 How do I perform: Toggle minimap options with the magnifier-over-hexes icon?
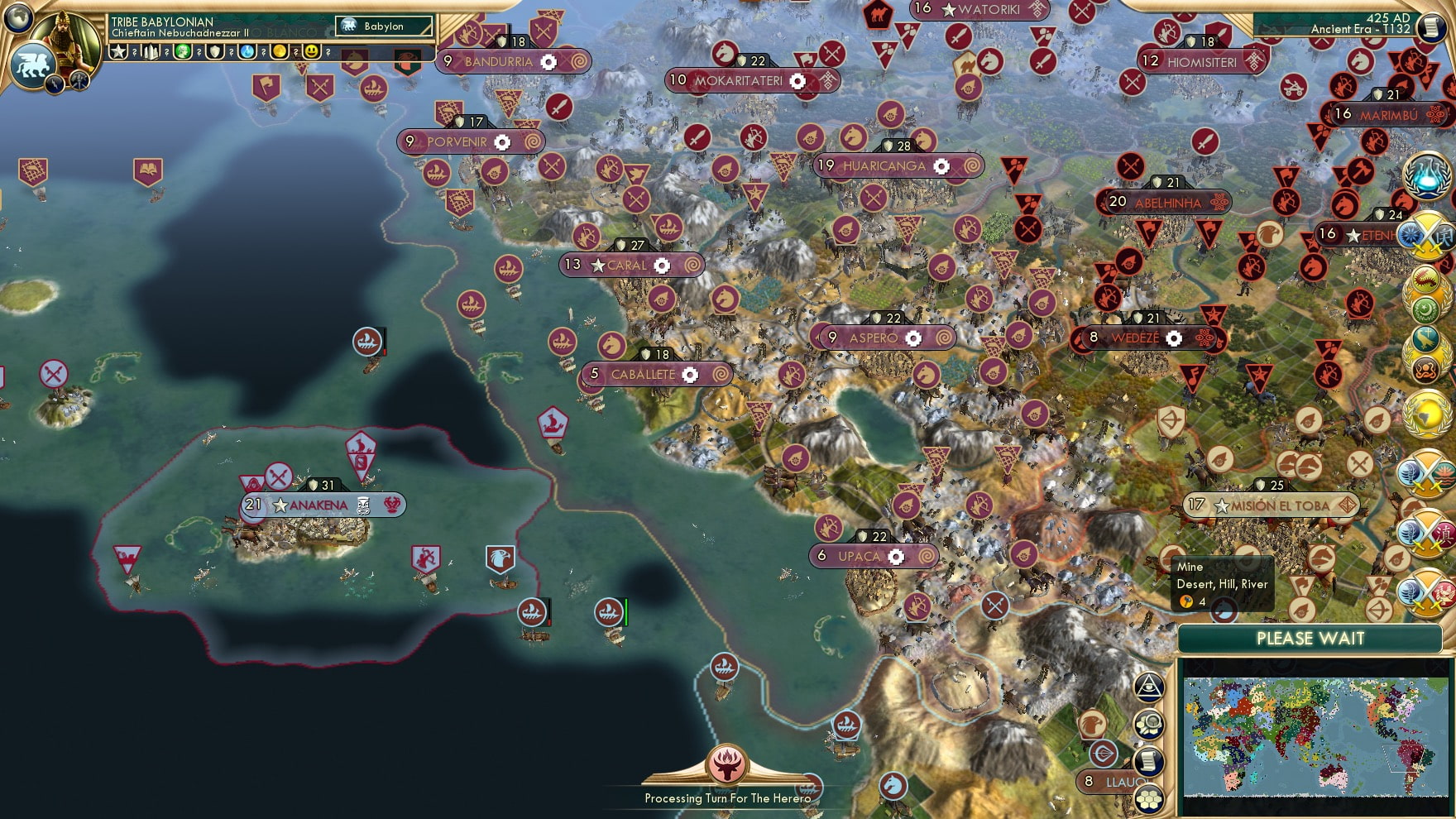[1148, 724]
